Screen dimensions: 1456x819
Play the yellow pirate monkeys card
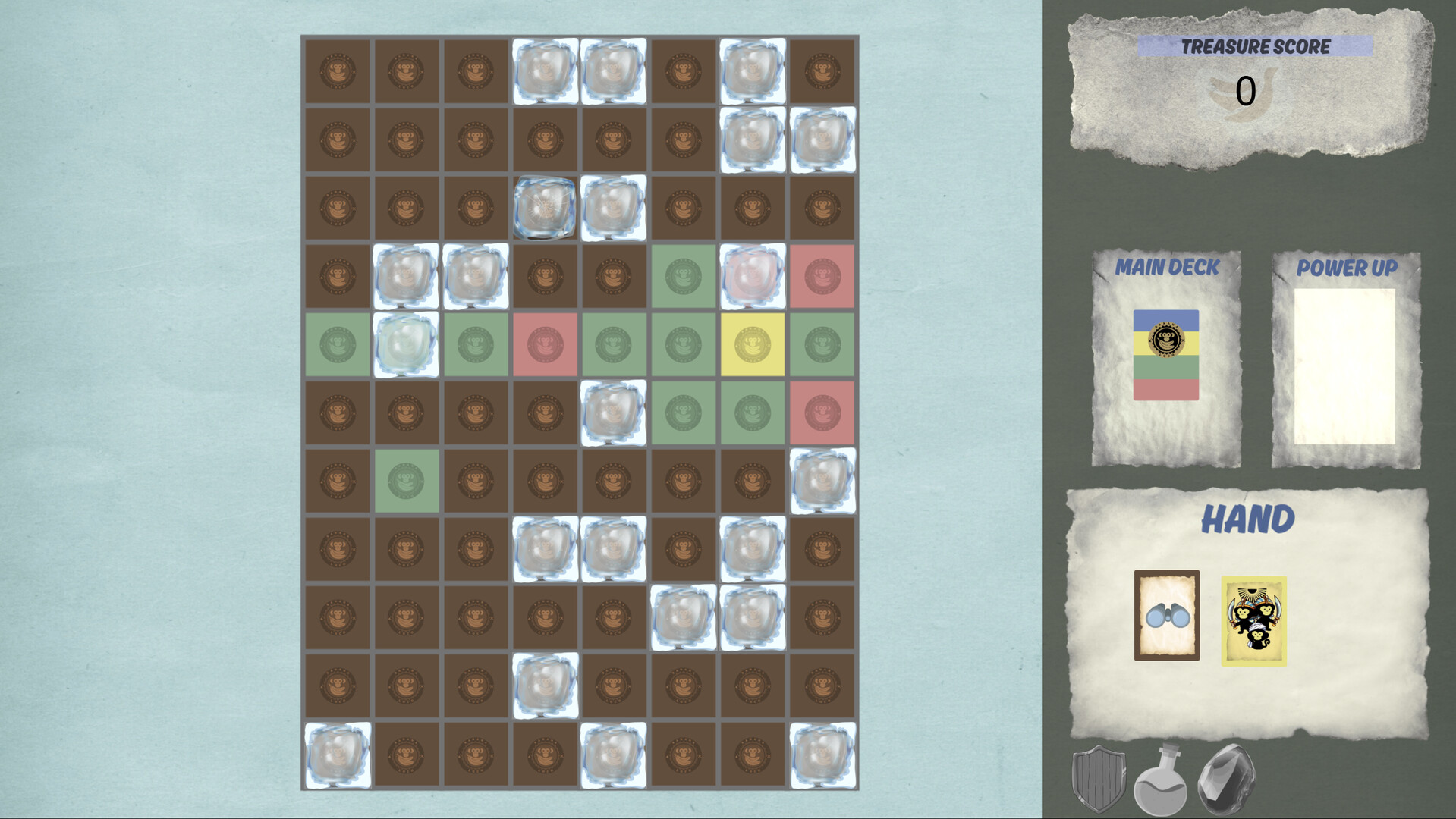click(1253, 620)
